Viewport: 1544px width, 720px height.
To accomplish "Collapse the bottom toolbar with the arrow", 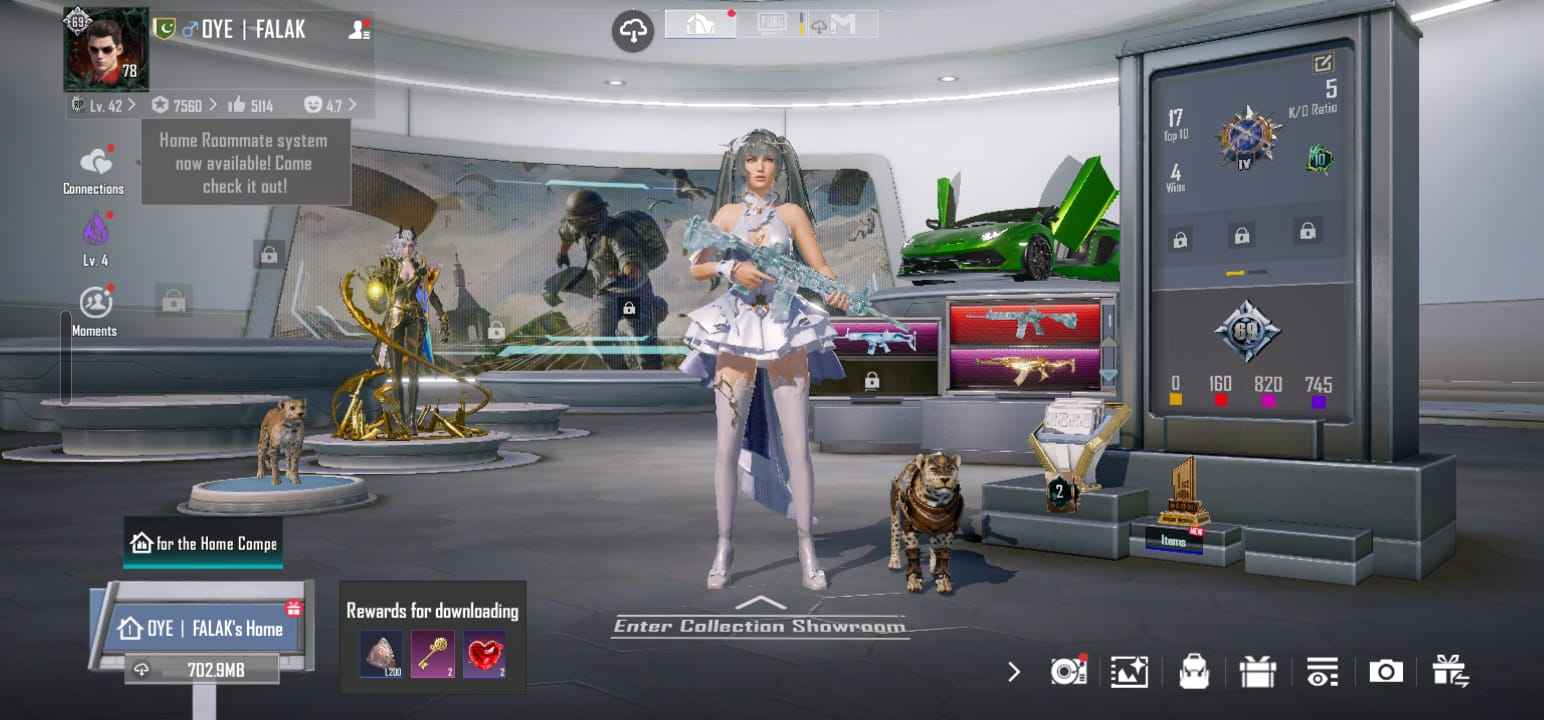I will pyautogui.click(x=1014, y=673).
